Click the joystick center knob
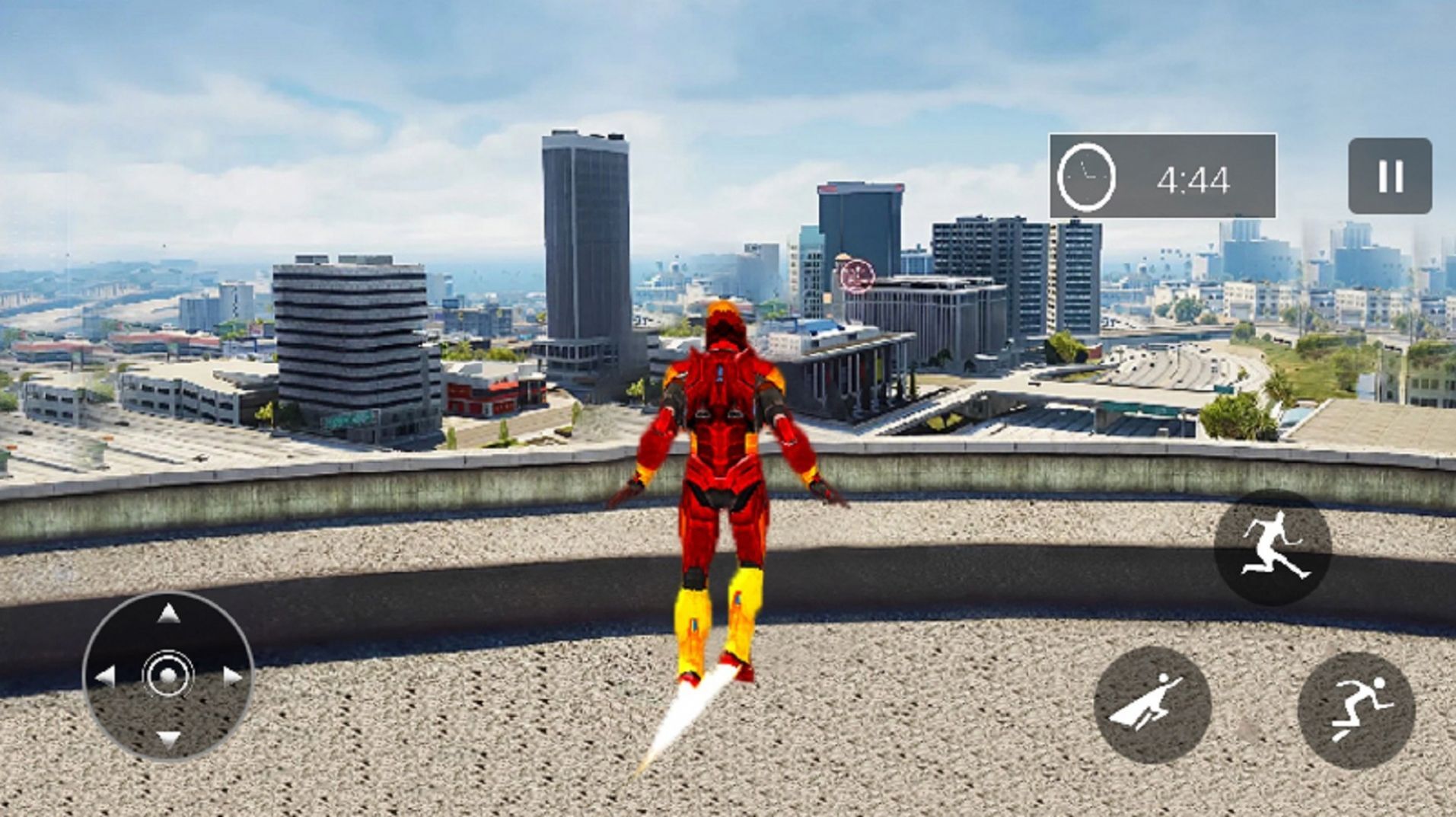 pyautogui.click(x=168, y=675)
